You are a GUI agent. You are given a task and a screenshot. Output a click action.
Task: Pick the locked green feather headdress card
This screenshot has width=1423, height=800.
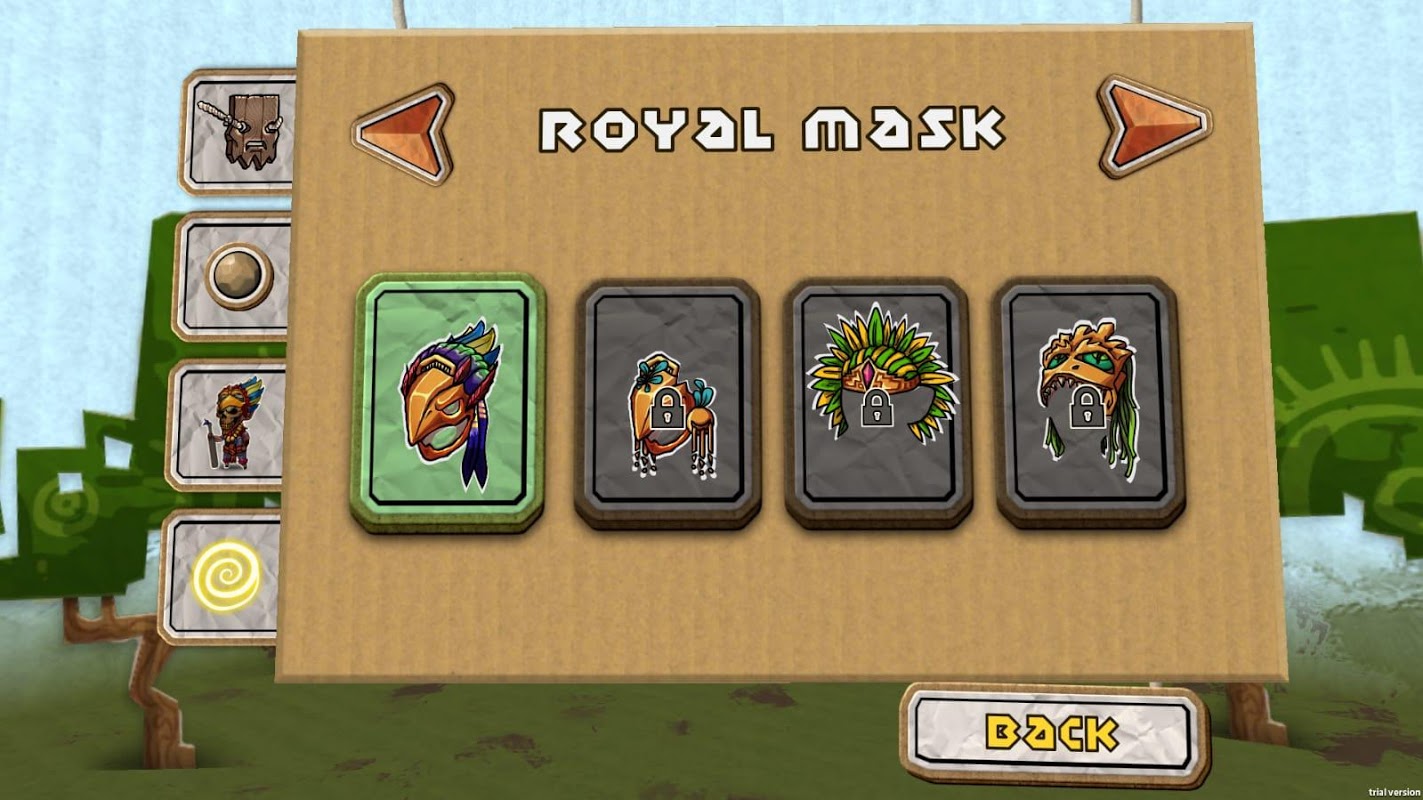click(x=877, y=402)
